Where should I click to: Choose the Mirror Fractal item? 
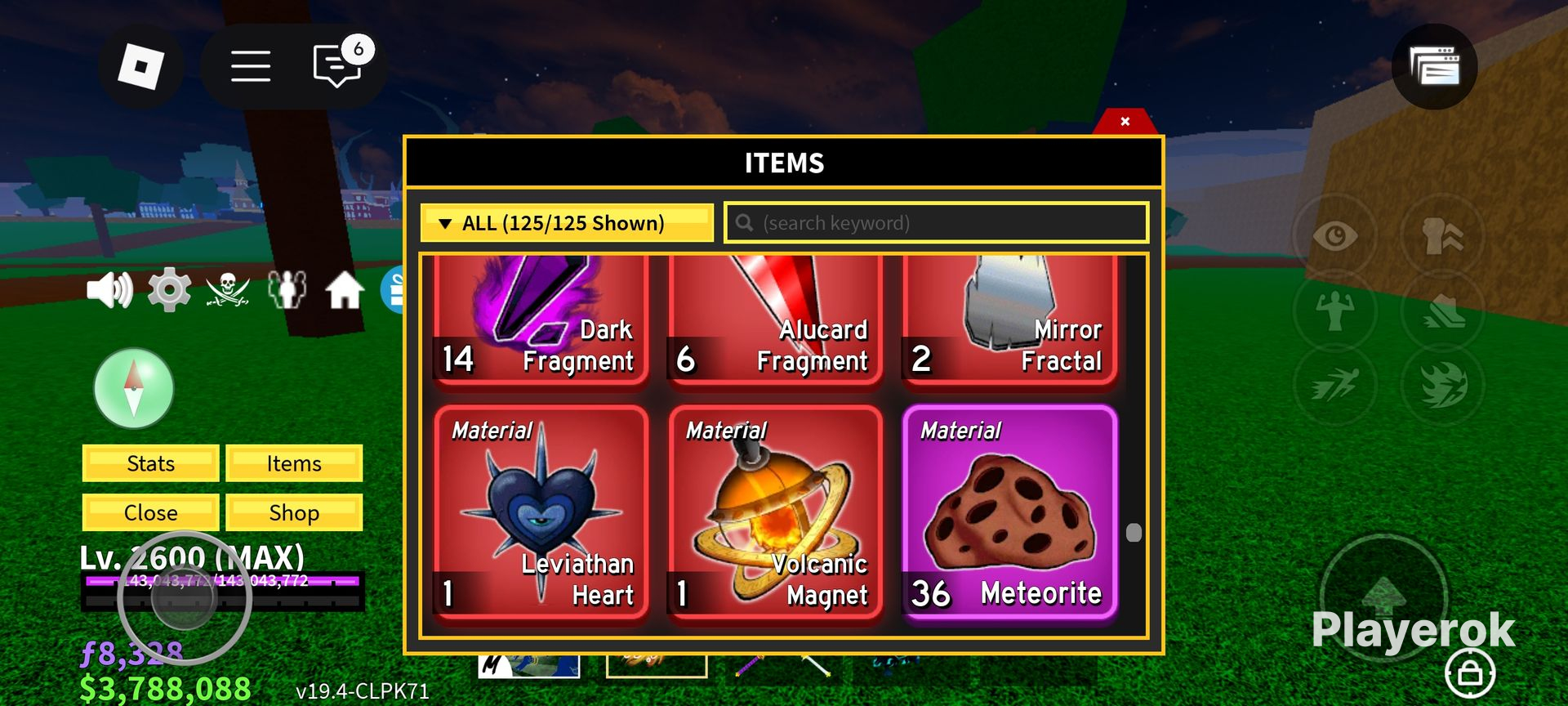coord(1009,320)
